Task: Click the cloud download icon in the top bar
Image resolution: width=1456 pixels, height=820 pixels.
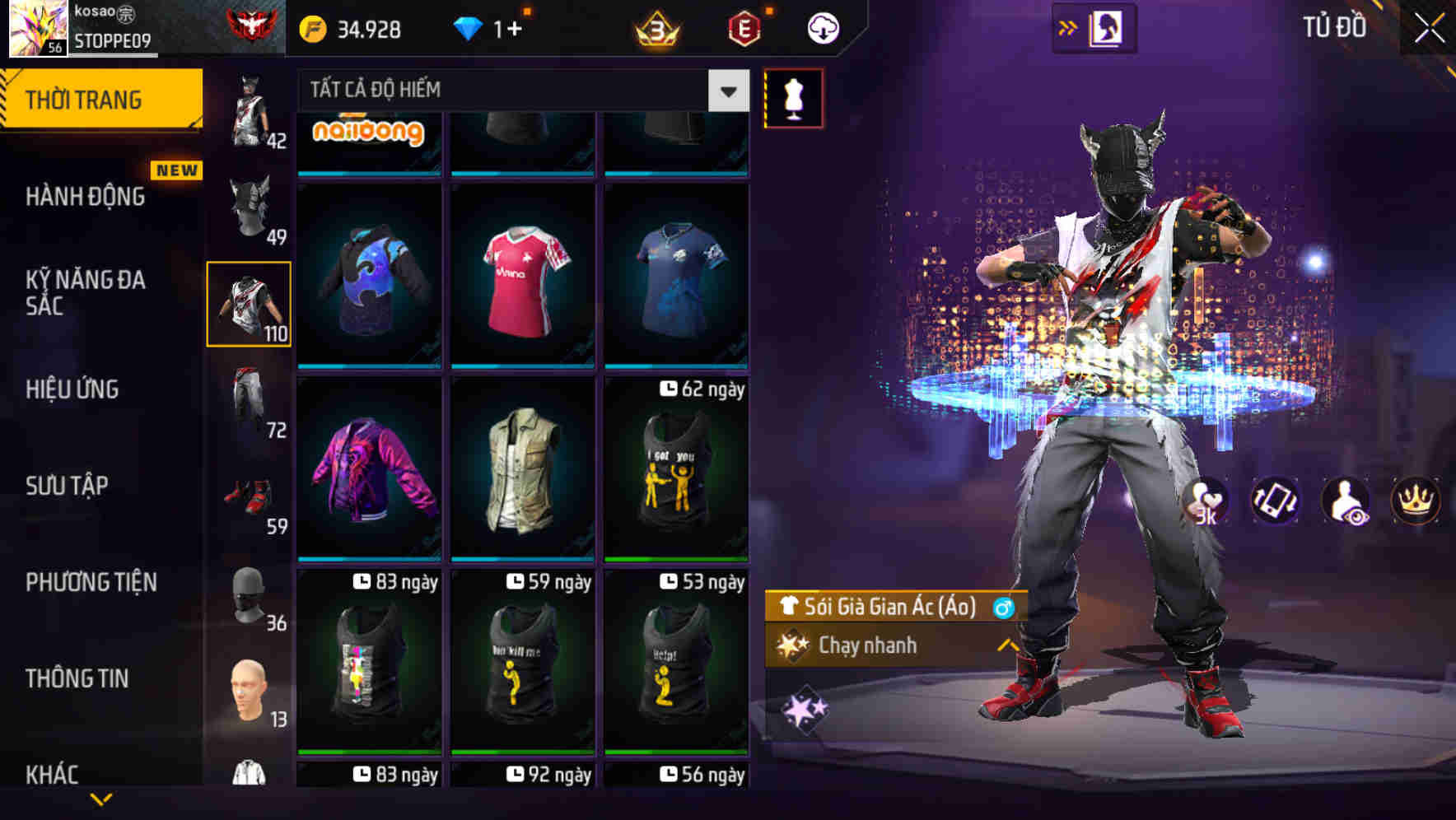Action: (x=822, y=26)
